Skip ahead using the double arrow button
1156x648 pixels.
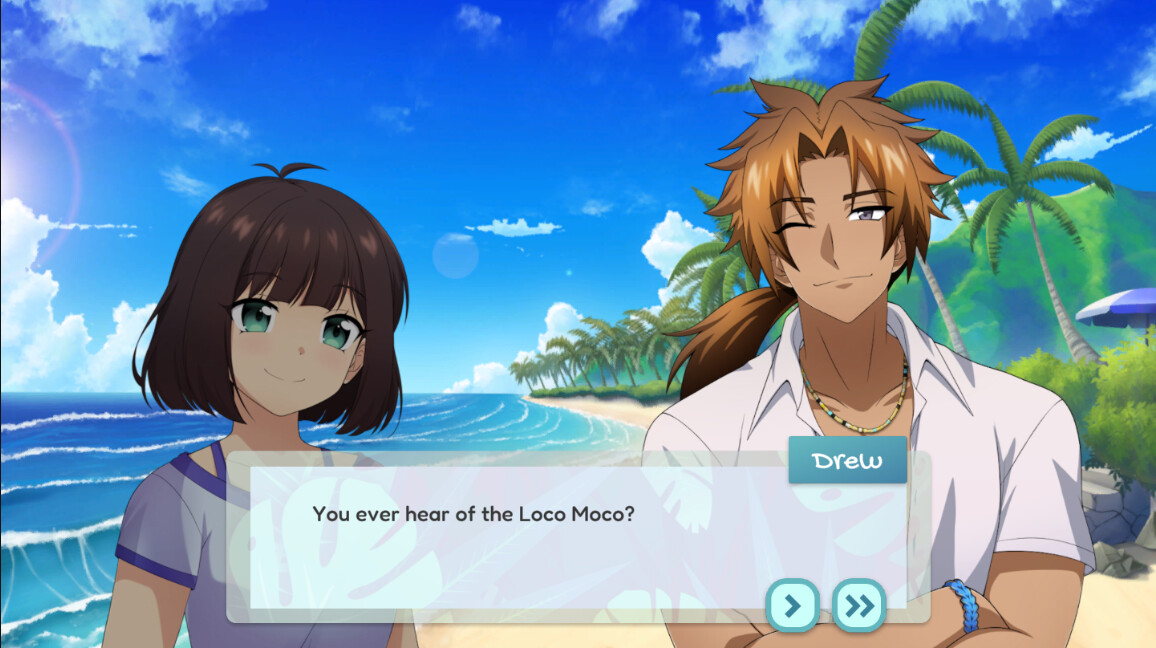(859, 605)
